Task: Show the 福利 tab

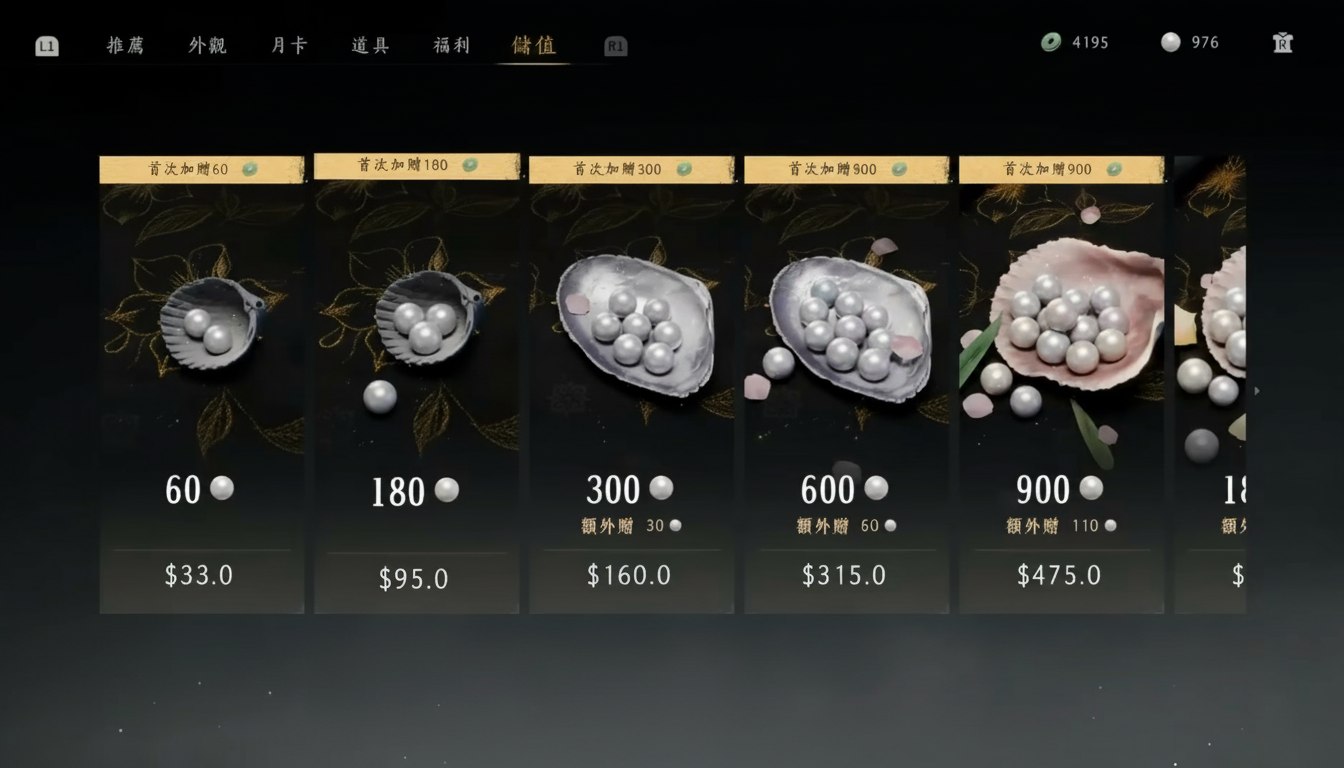Action: 451,45
